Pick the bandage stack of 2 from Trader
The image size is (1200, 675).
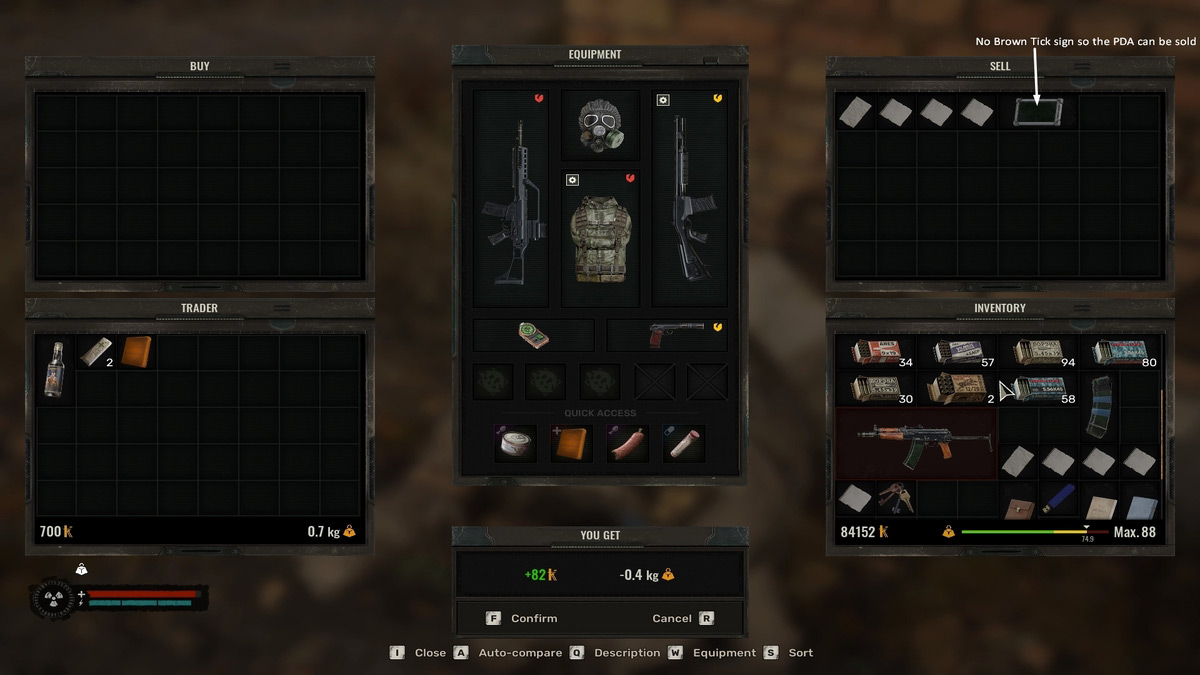[96, 351]
